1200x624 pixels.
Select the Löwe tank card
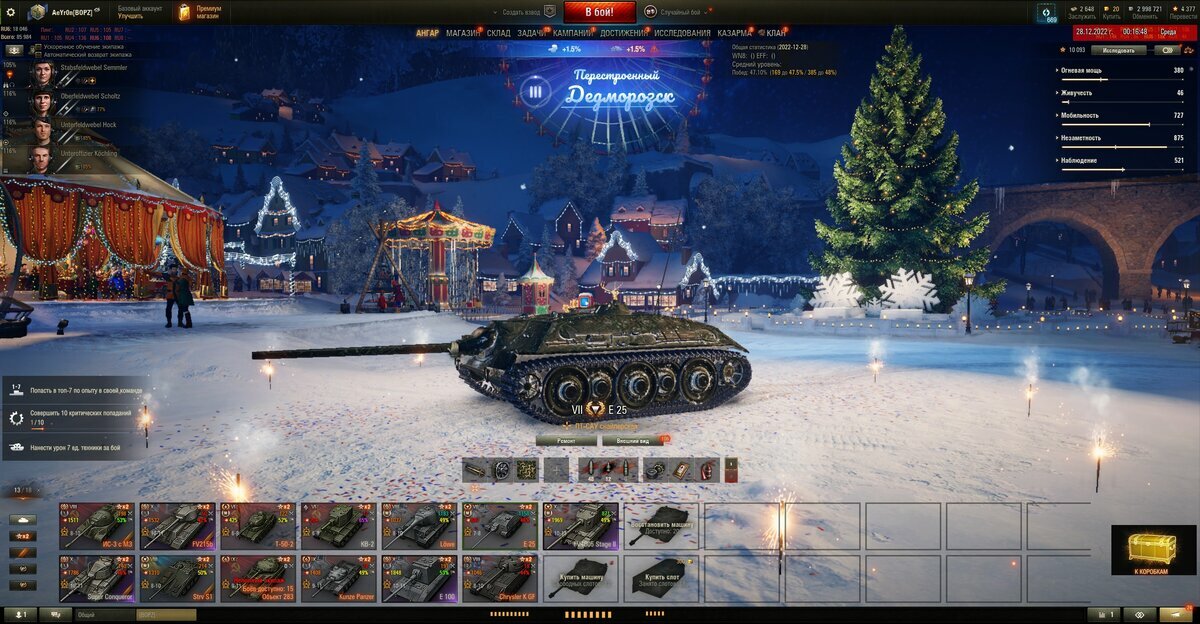pyautogui.click(x=419, y=526)
